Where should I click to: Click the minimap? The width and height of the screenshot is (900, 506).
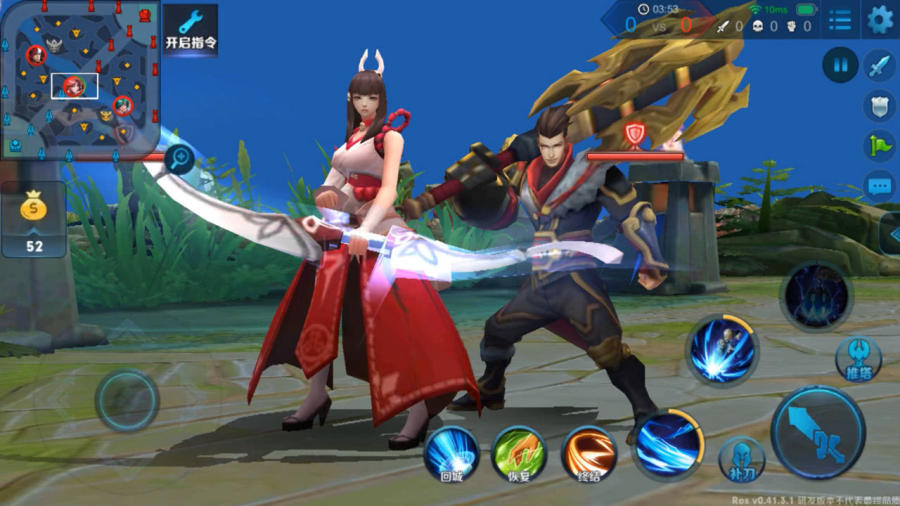(80, 78)
